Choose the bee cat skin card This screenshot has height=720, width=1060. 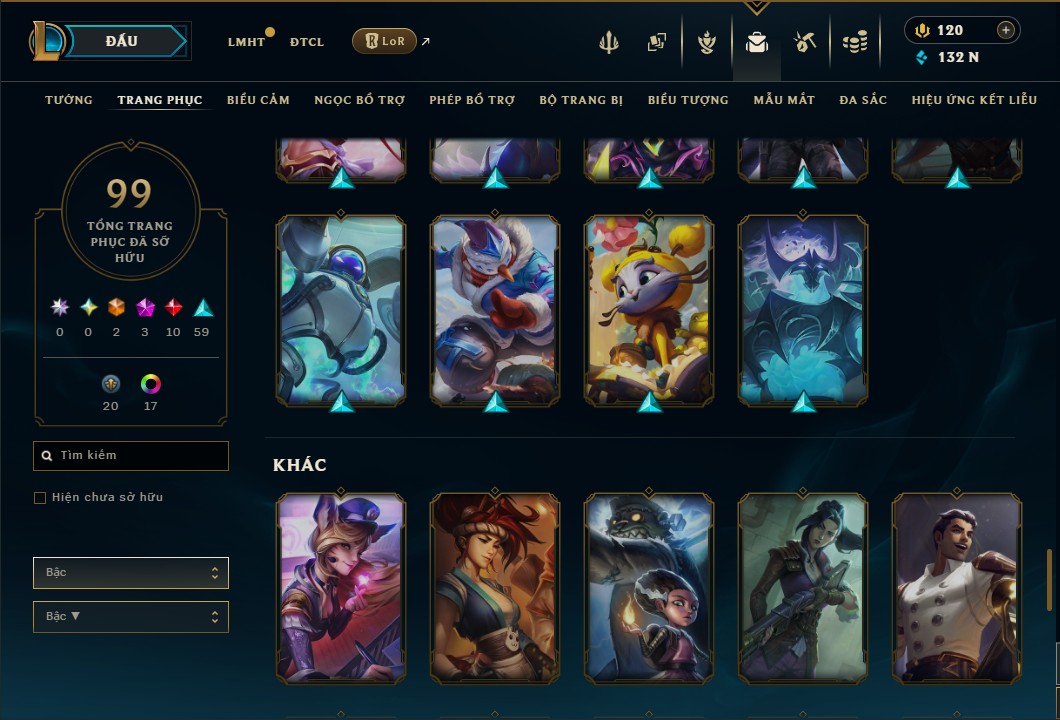coord(649,310)
